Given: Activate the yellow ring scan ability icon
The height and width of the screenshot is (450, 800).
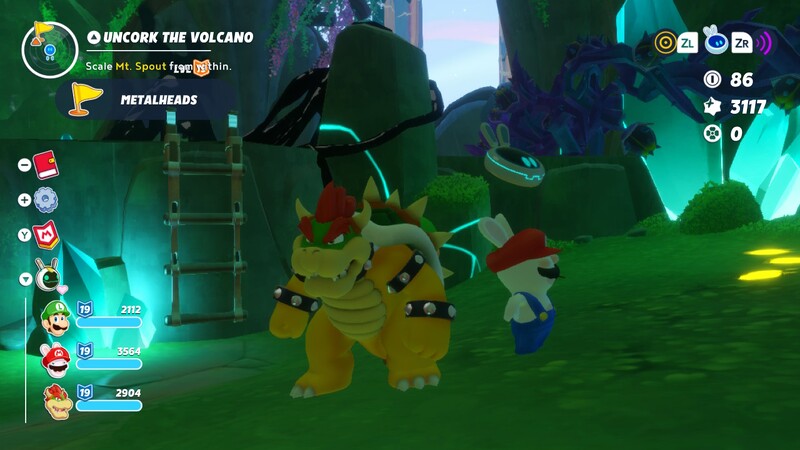Looking at the screenshot, I should point(665,42).
